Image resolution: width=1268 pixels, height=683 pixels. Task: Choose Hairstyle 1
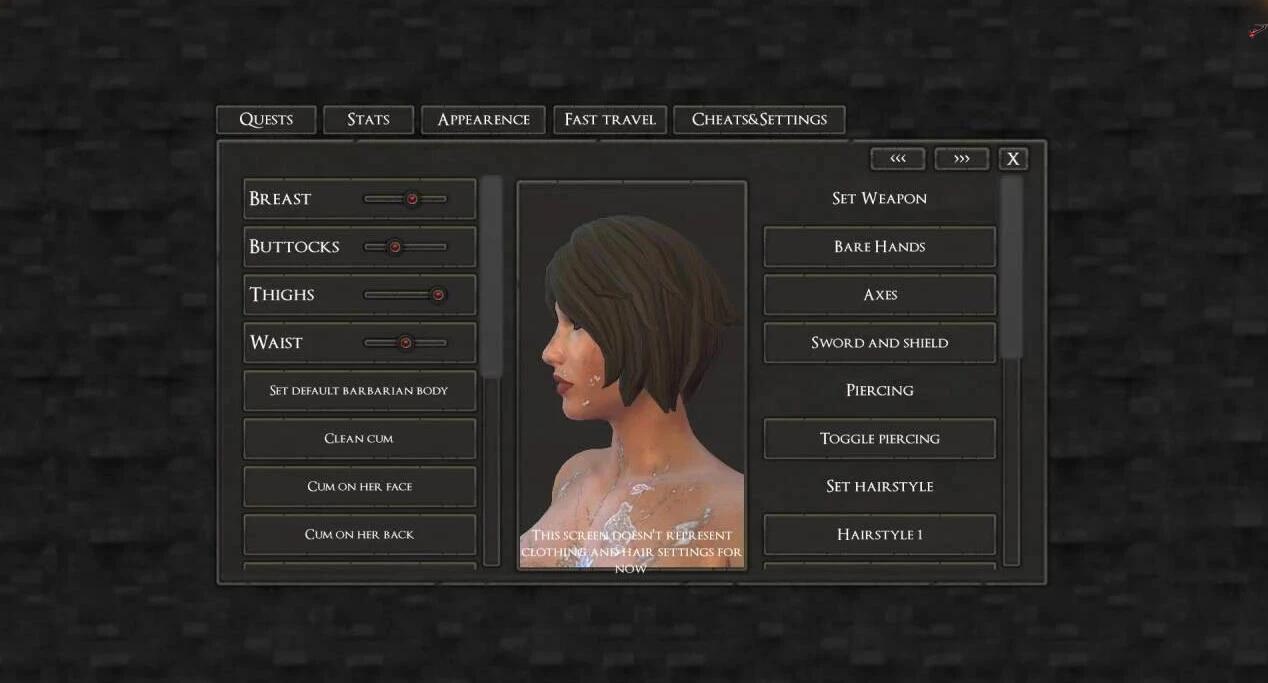point(879,535)
